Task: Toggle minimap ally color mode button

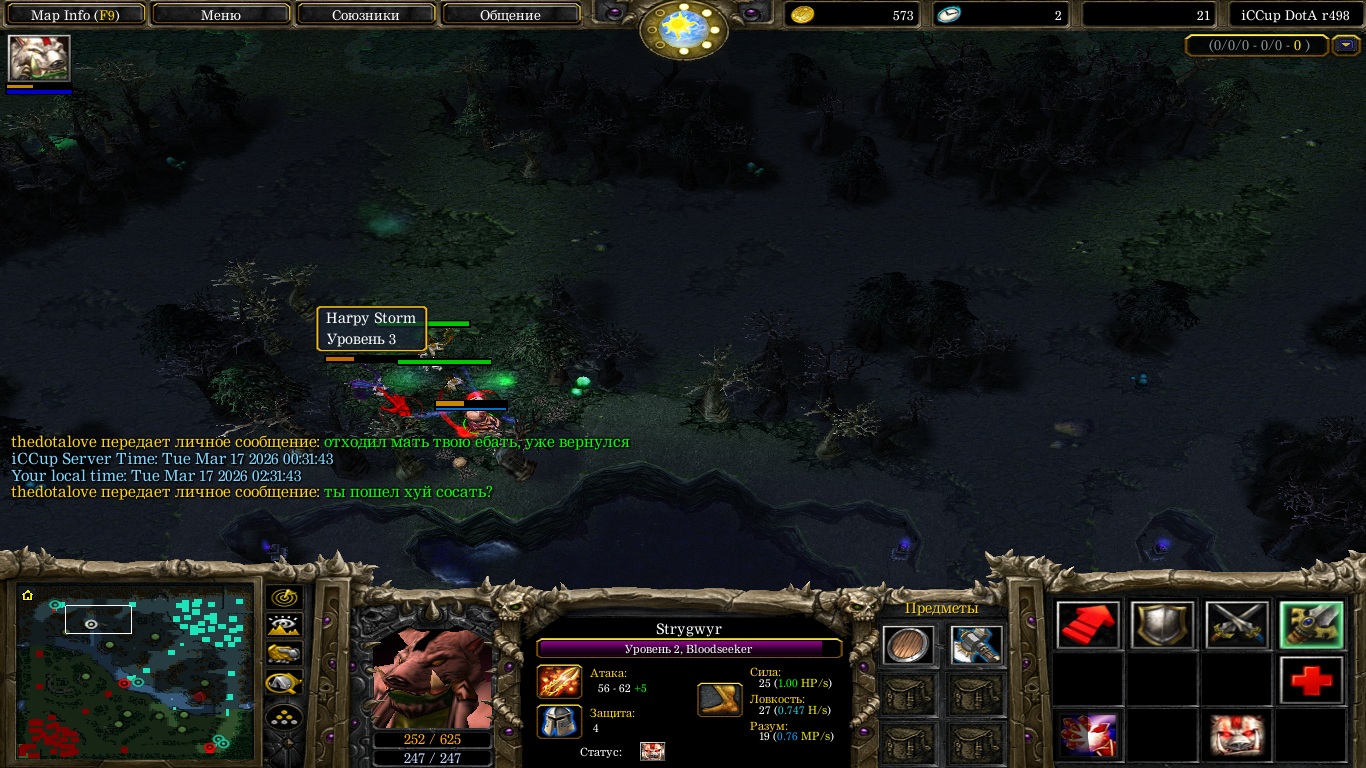Action: (x=284, y=654)
